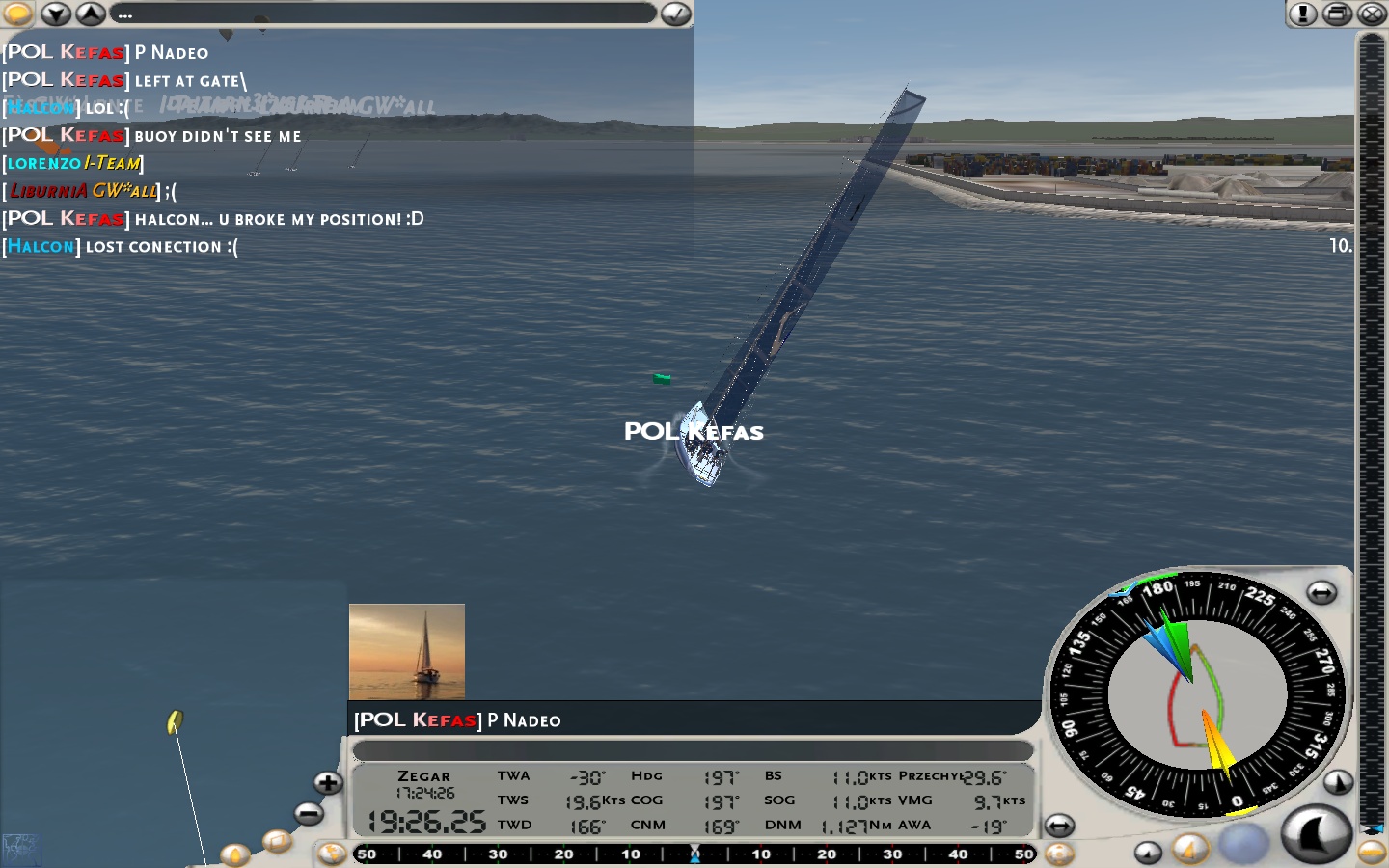The image size is (1389, 868).
Task: Confirm chat message with checkmark button
Action: pos(676,14)
